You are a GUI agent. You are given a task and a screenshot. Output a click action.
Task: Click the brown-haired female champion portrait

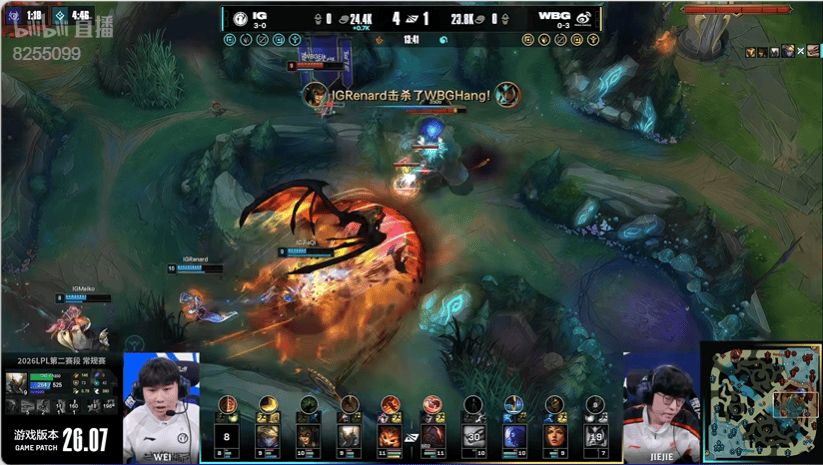pos(555,436)
